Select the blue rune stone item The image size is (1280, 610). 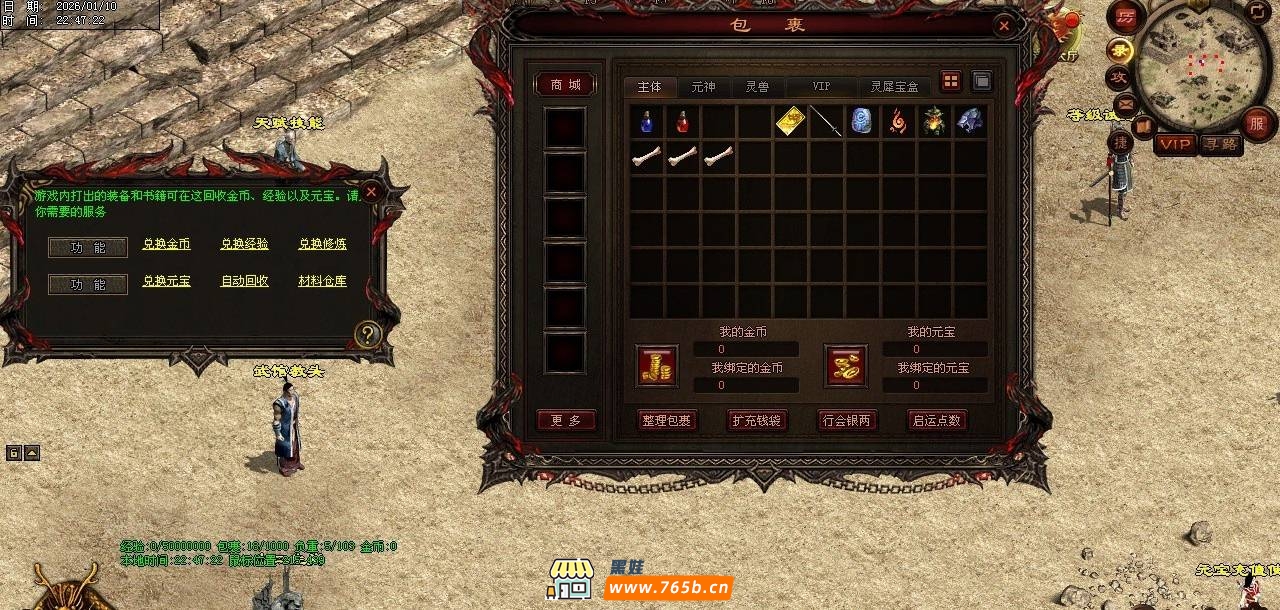pos(862,122)
